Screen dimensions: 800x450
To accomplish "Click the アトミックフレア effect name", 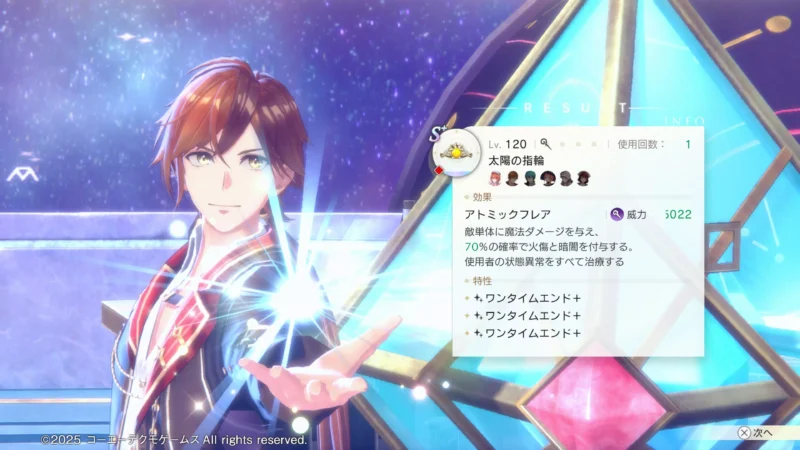I will [501, 214].
